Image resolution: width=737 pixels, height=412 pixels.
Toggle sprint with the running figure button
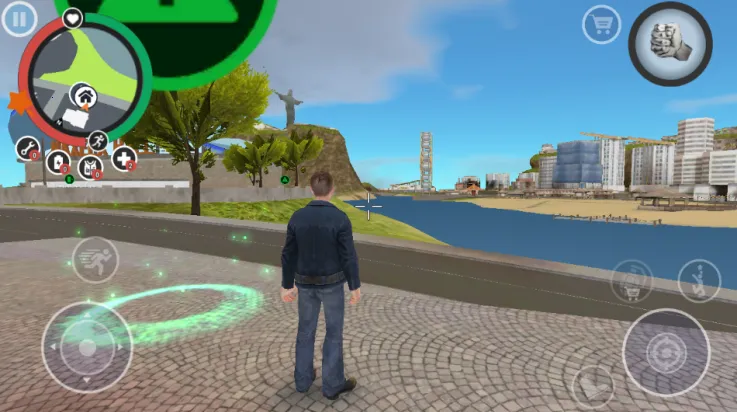point(95,259)
